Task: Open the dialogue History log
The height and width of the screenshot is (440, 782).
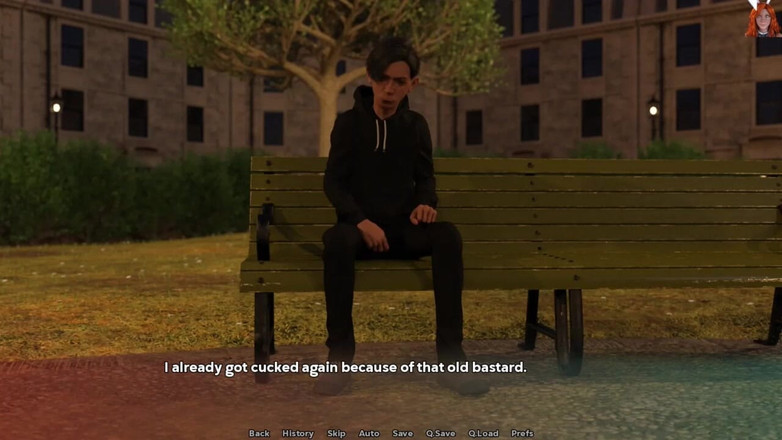Action: 298,433
